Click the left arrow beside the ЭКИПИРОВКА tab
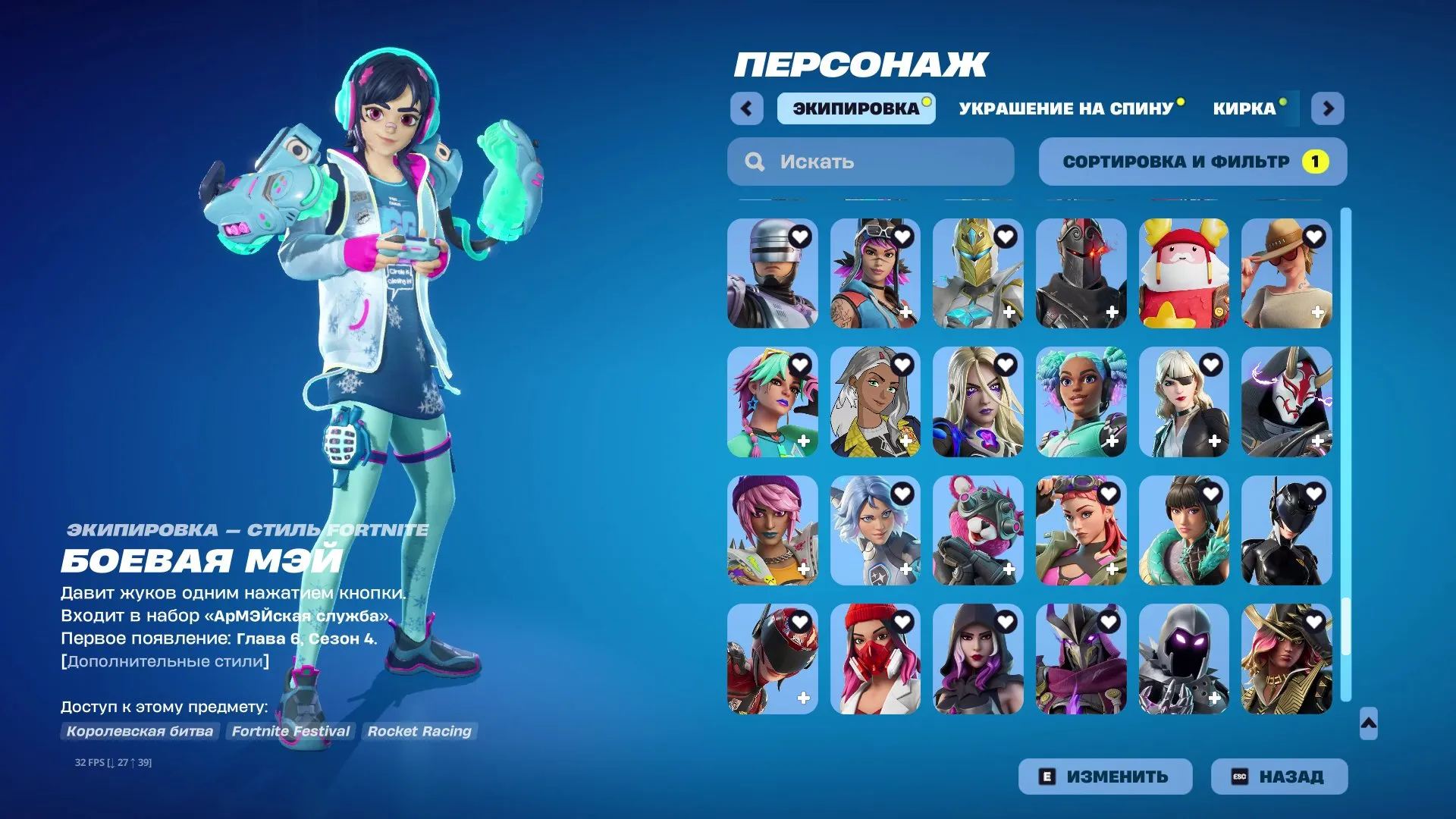The width and height of the screenshot is (1456, 819). (747, 109)
